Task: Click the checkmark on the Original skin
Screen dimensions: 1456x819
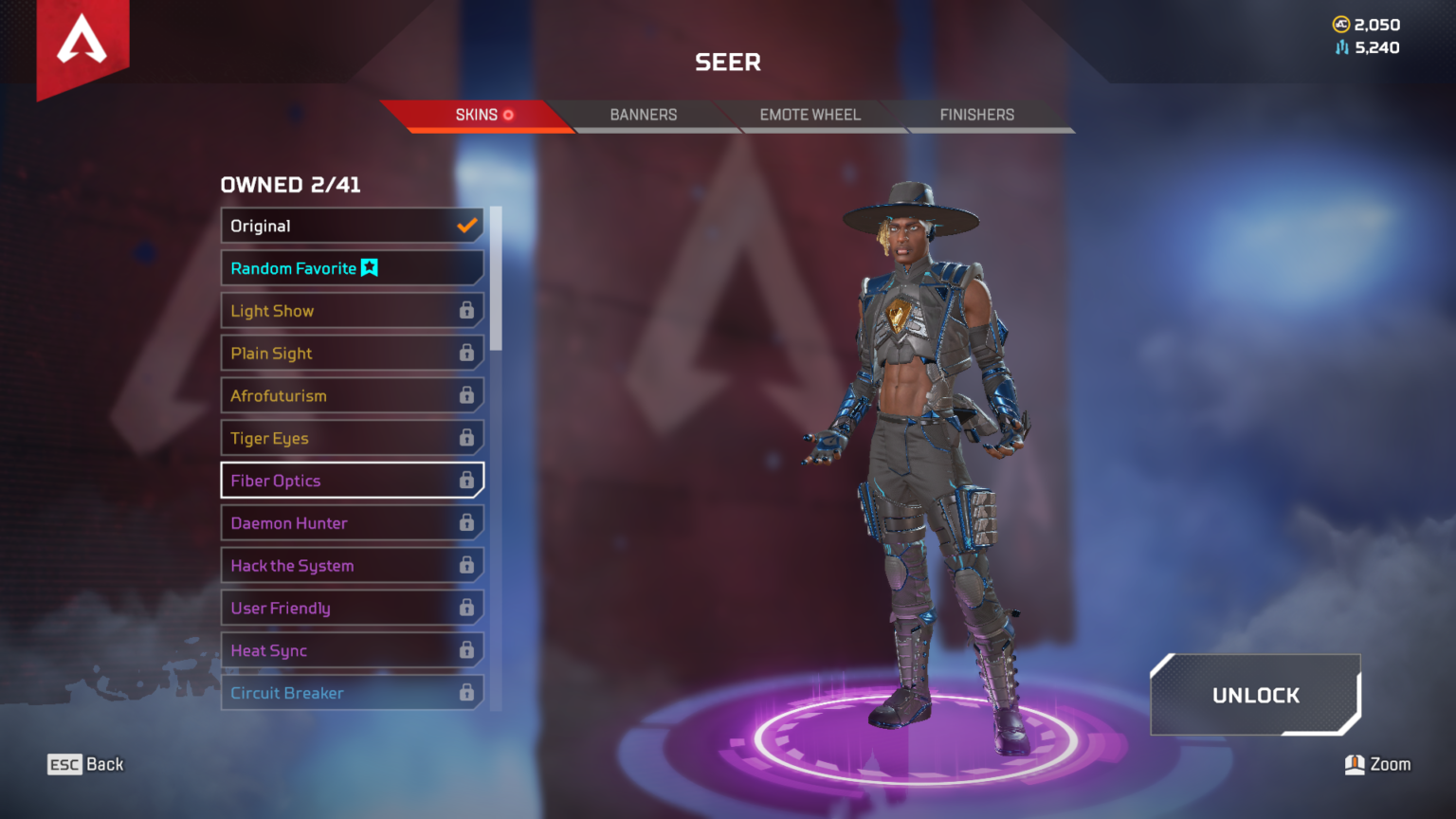Action: pyautogui.click(x=465, y=226)
